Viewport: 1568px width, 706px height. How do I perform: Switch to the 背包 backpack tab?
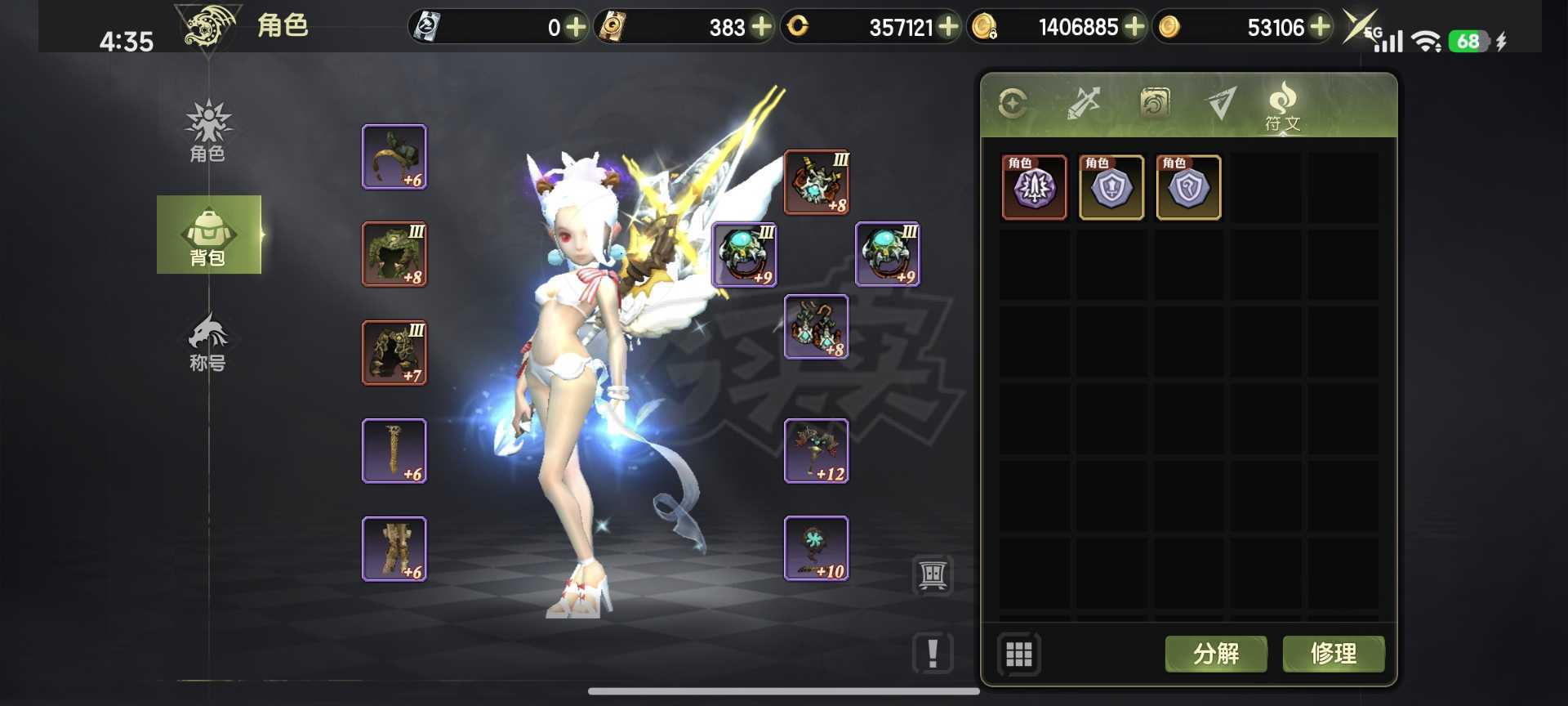pos(208,235)
